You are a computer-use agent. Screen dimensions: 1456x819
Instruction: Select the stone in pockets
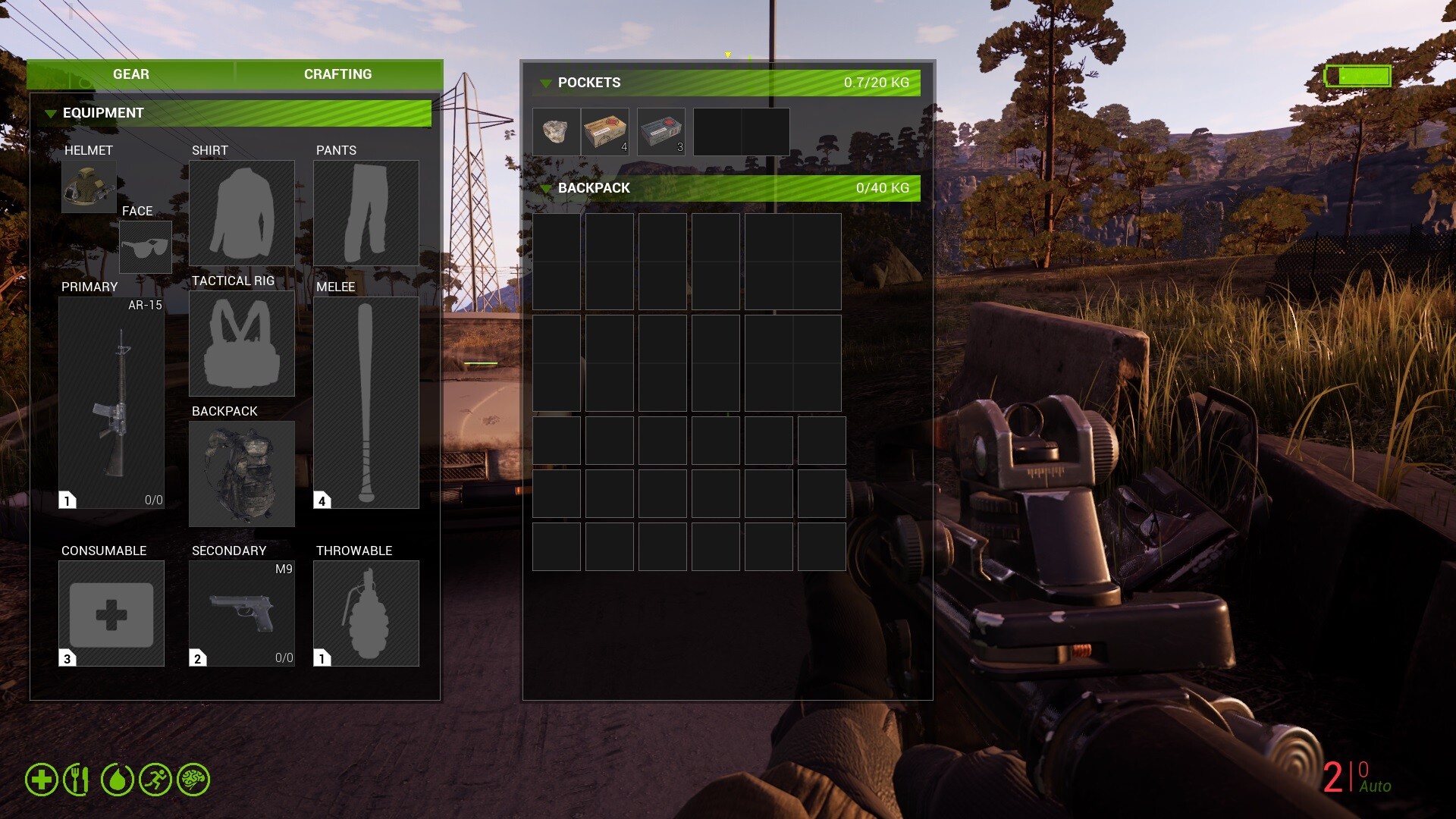click(x=556, y=132)
